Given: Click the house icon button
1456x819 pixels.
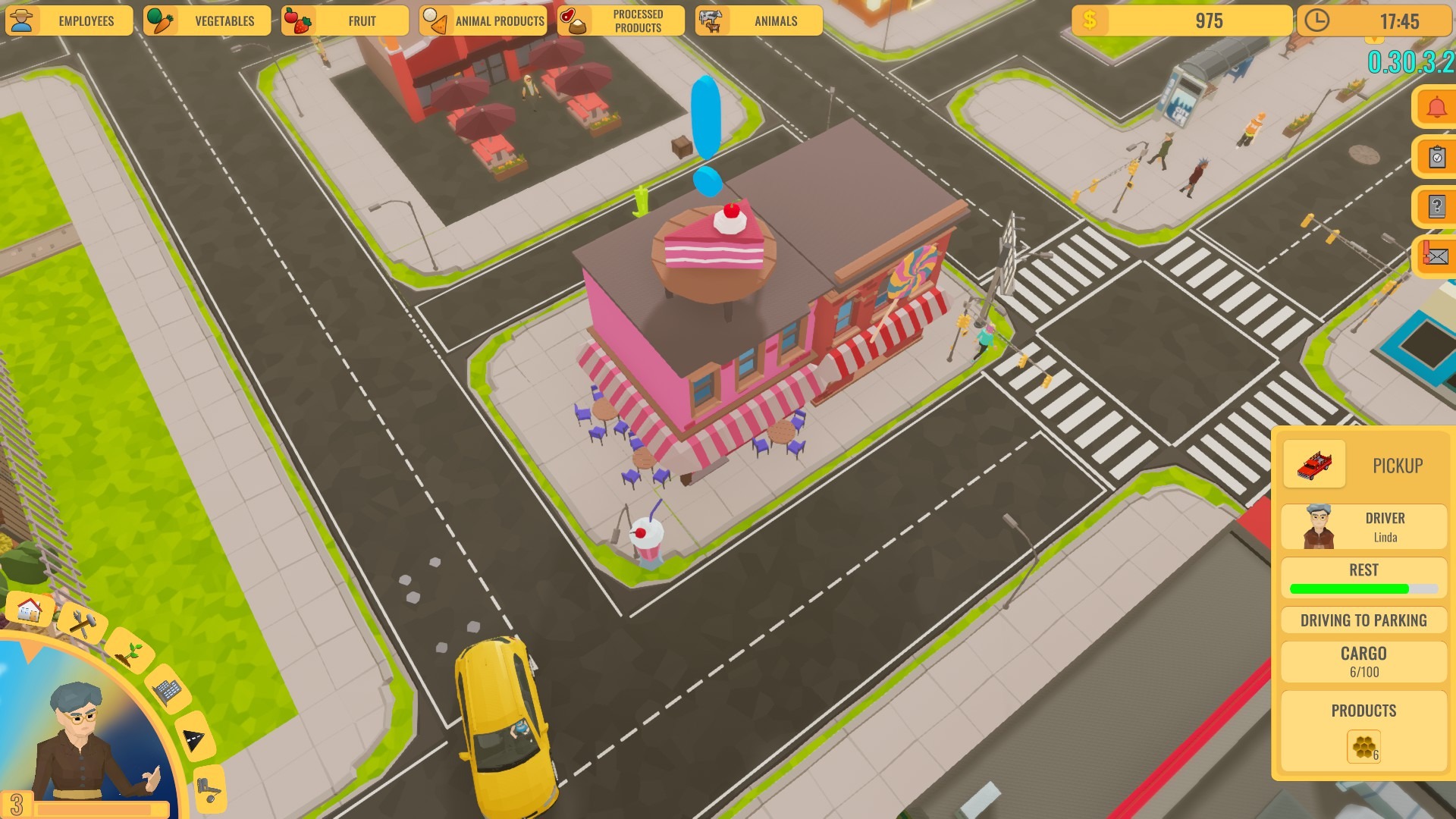Looking at the screenshot, I should pyautogui.click(x=30, y=609).
